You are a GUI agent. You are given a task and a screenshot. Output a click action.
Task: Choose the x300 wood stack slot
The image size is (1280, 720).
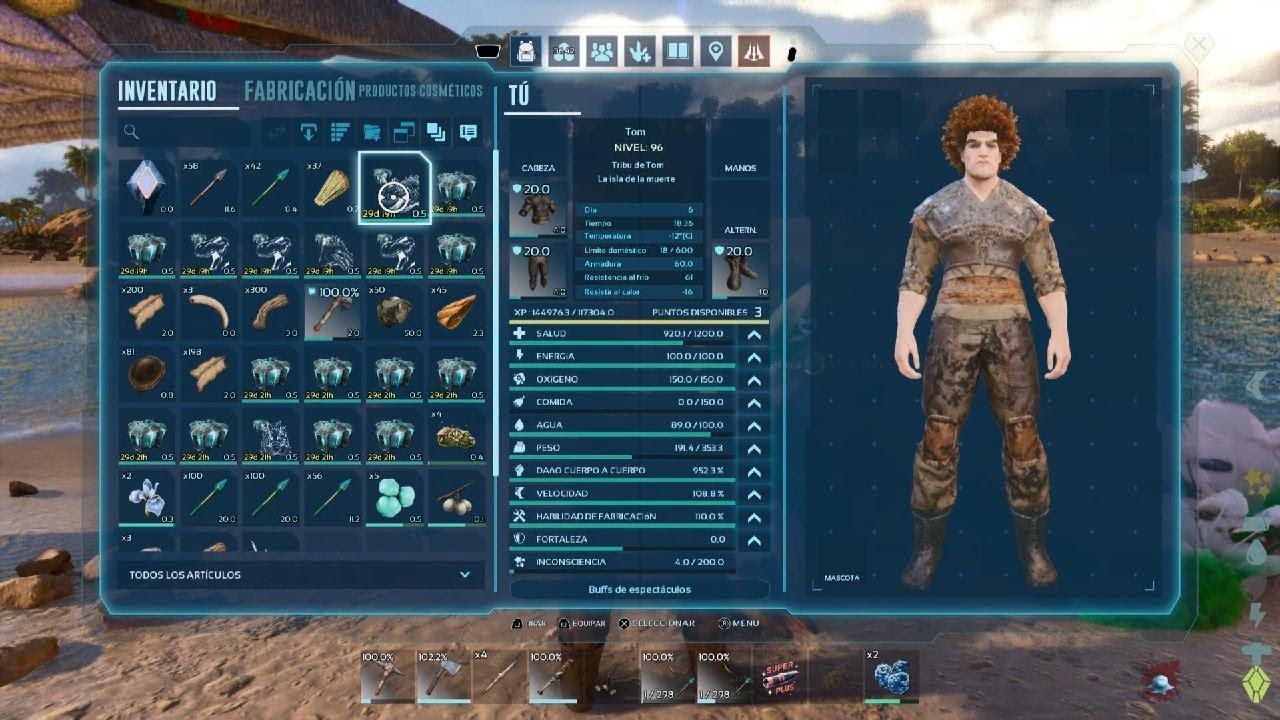click(271, 312)
